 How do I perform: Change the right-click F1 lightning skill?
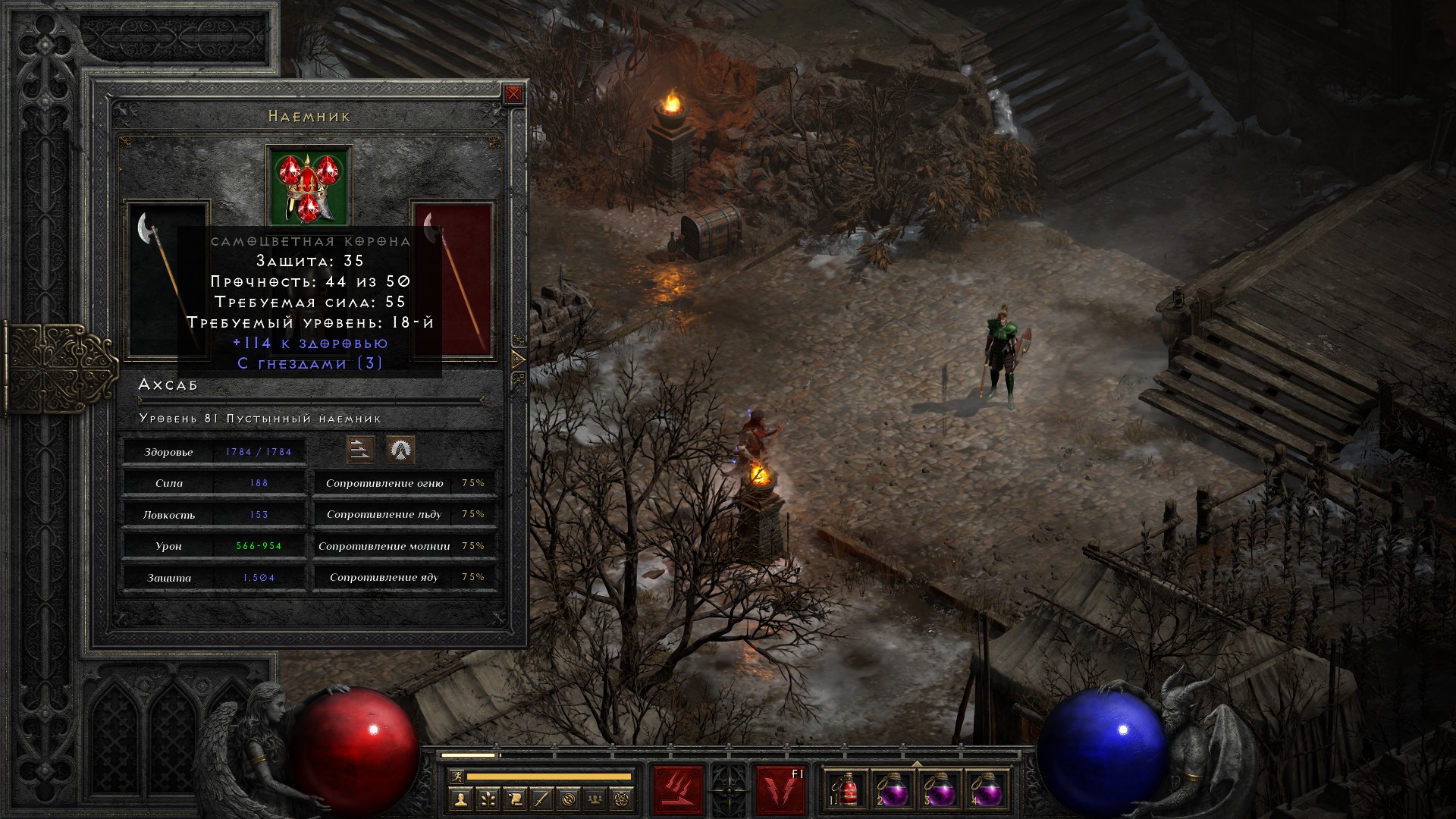[780, 790]
